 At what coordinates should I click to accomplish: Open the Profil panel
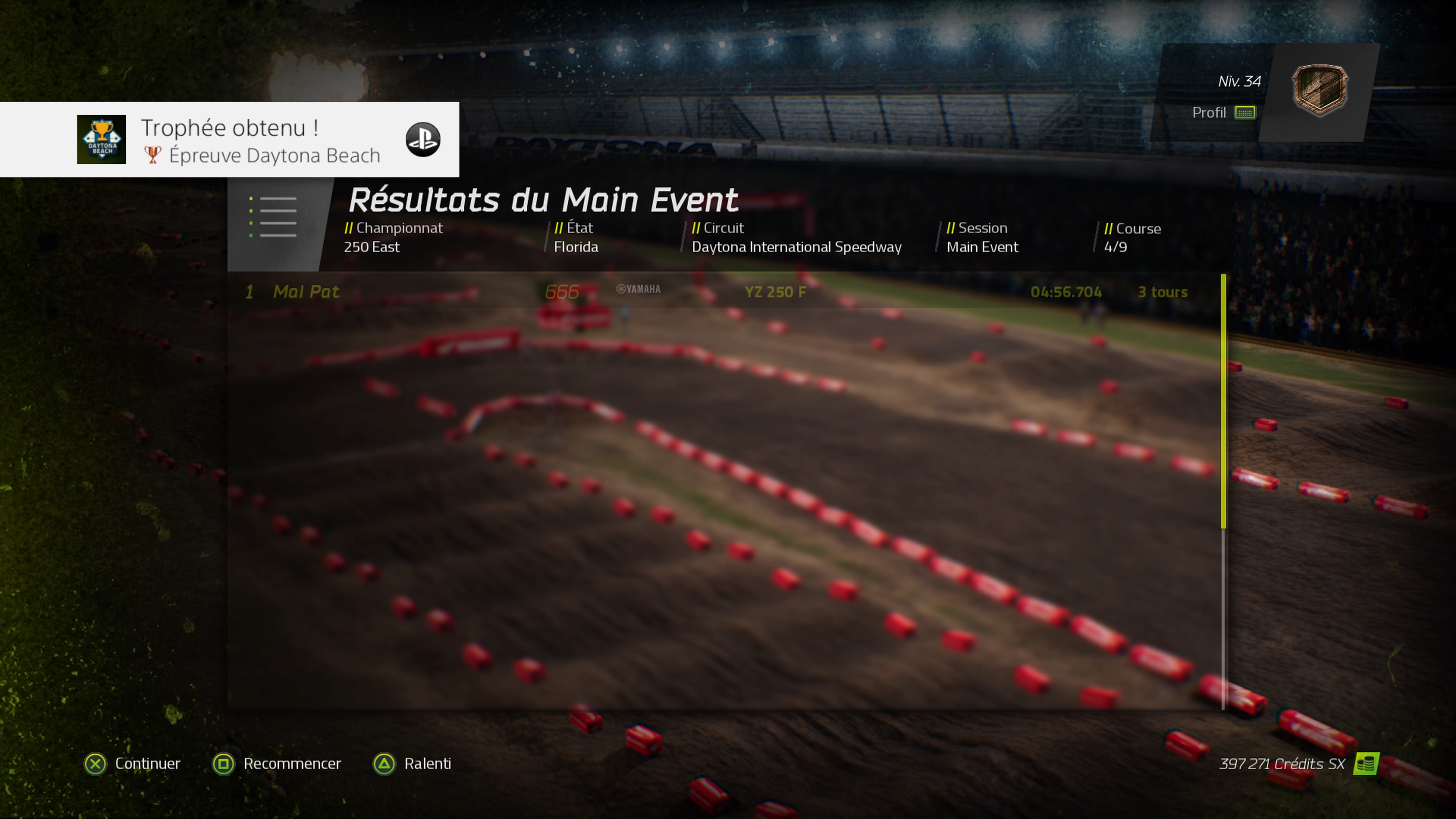(x=1222, y=113)
